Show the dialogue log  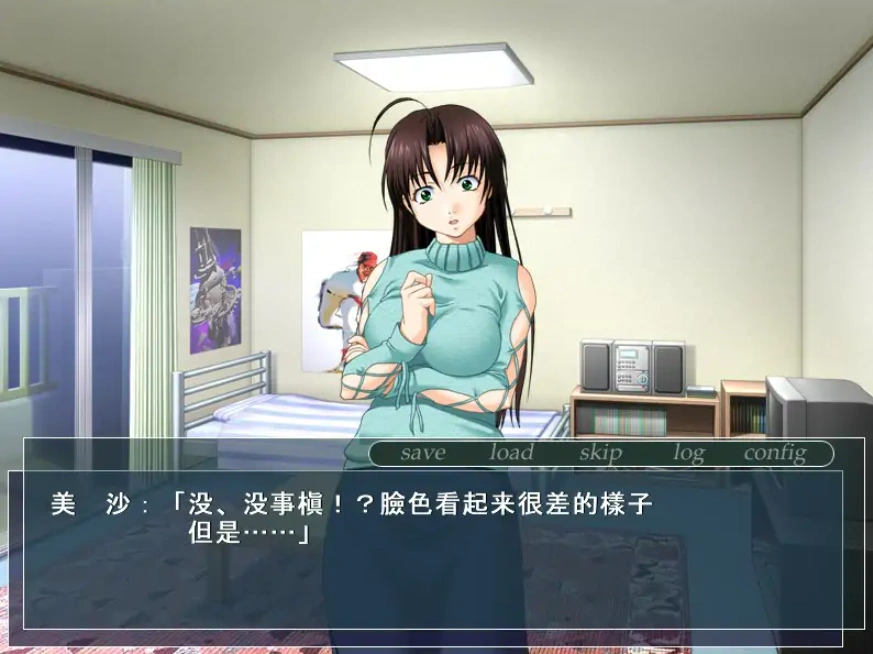click(688, 453)
